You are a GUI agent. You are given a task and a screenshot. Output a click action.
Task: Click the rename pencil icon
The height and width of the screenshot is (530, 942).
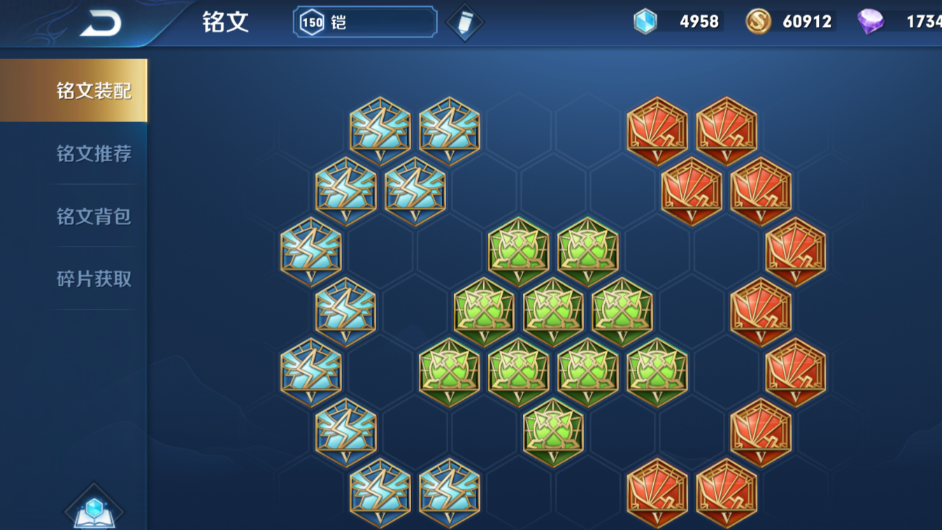coord(465,23)
